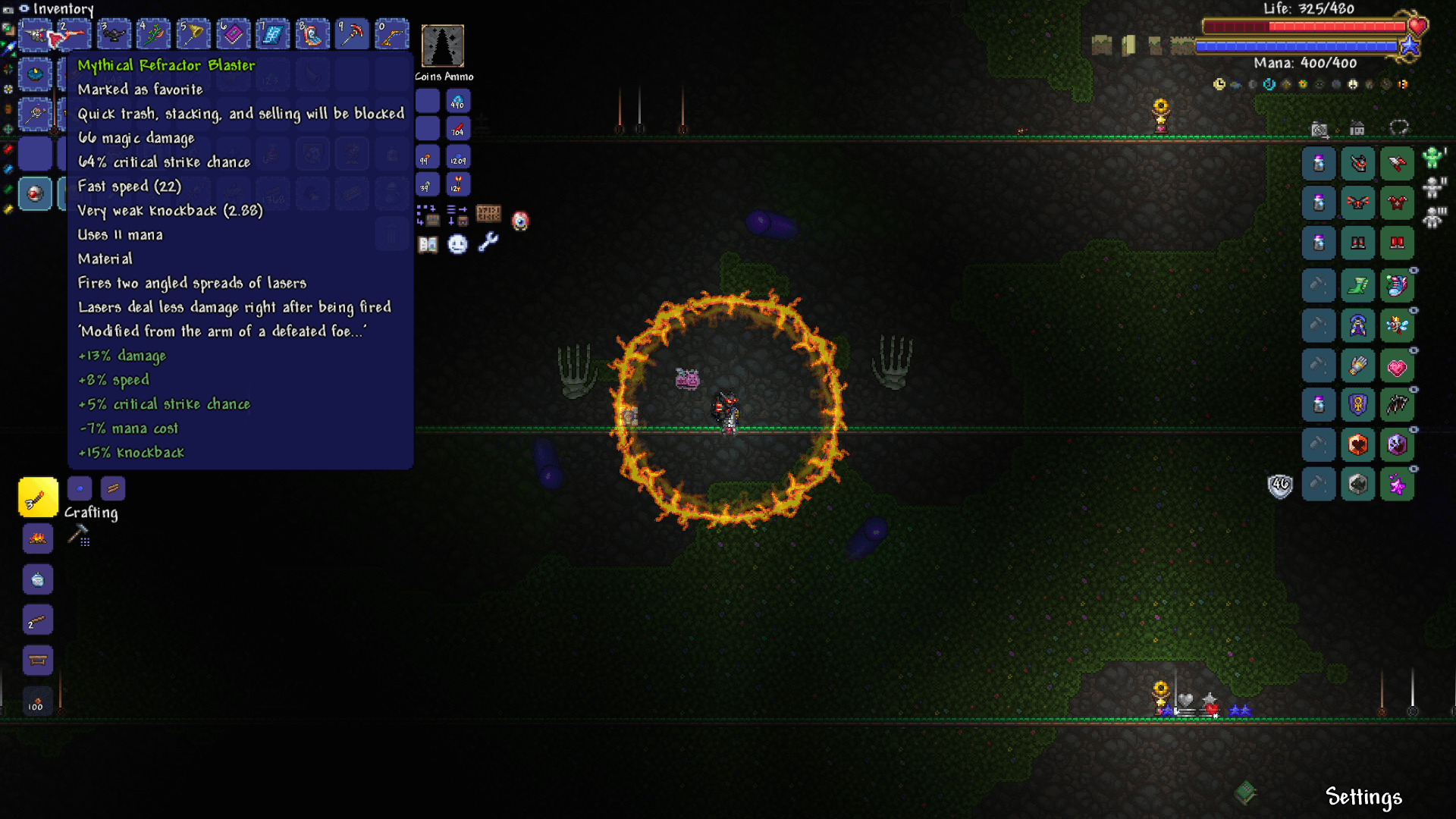Image resolution: width=1456 pixels, height=819 pixels.
Task: Open the camera mode icon
Action: pyautogui.click(x=1319, y=130)
